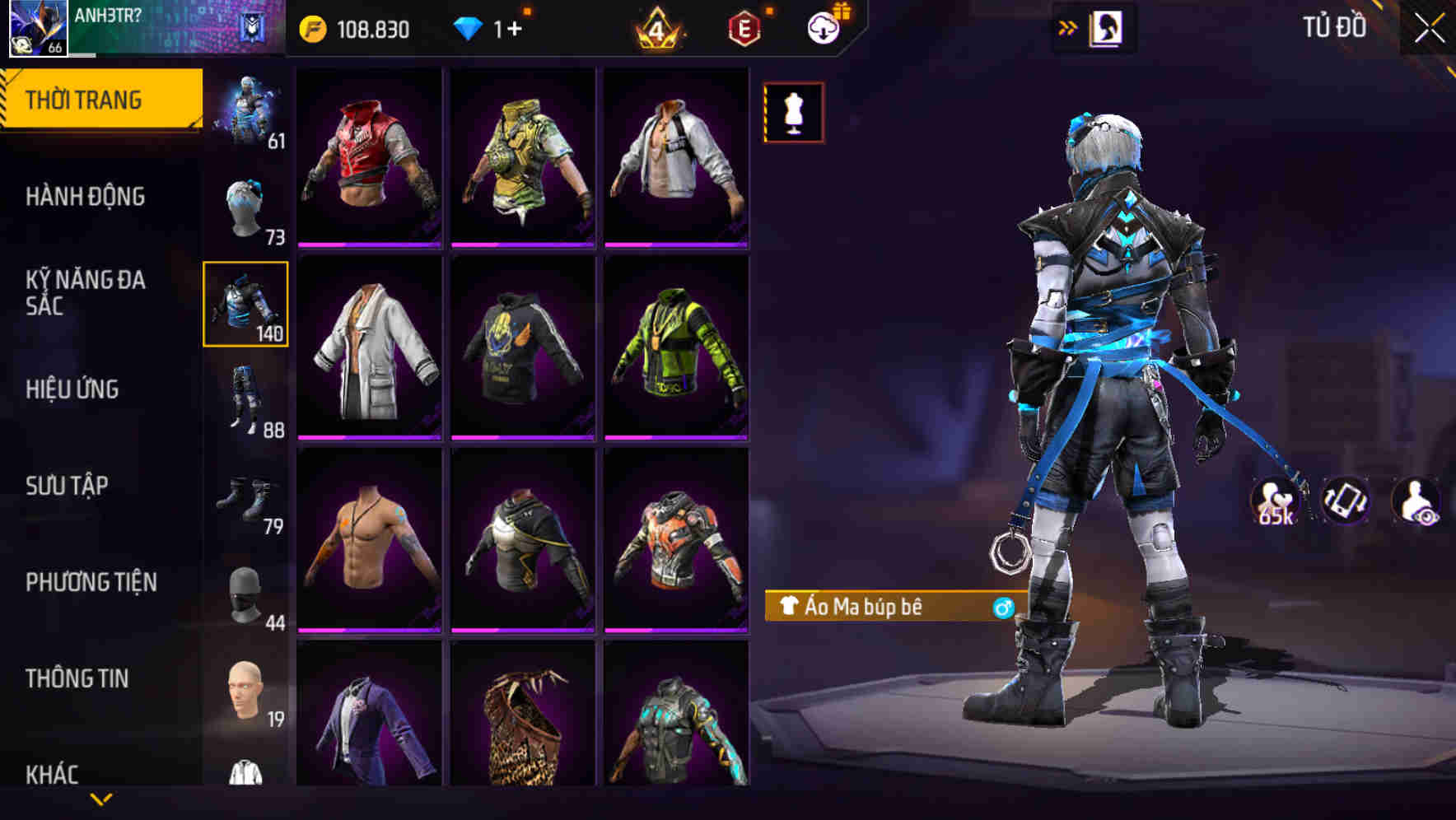
Task: Click the cloud gift download icon
Action: 824,27
